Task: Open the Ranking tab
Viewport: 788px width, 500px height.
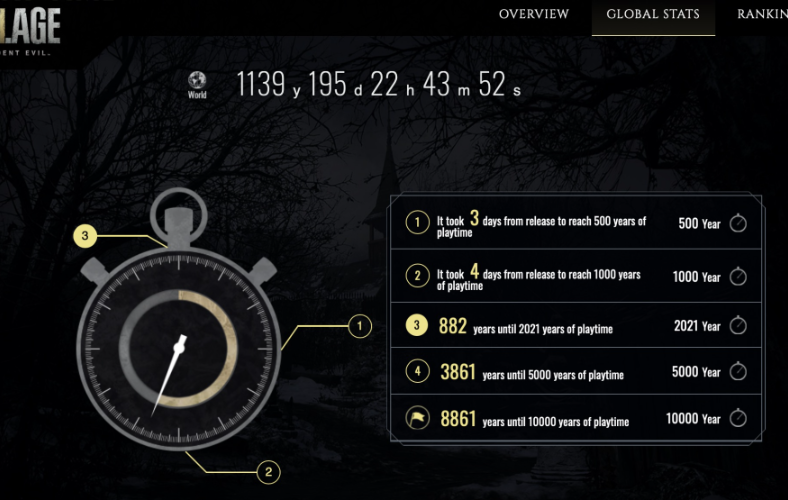Action: click(x=764, y=14)
